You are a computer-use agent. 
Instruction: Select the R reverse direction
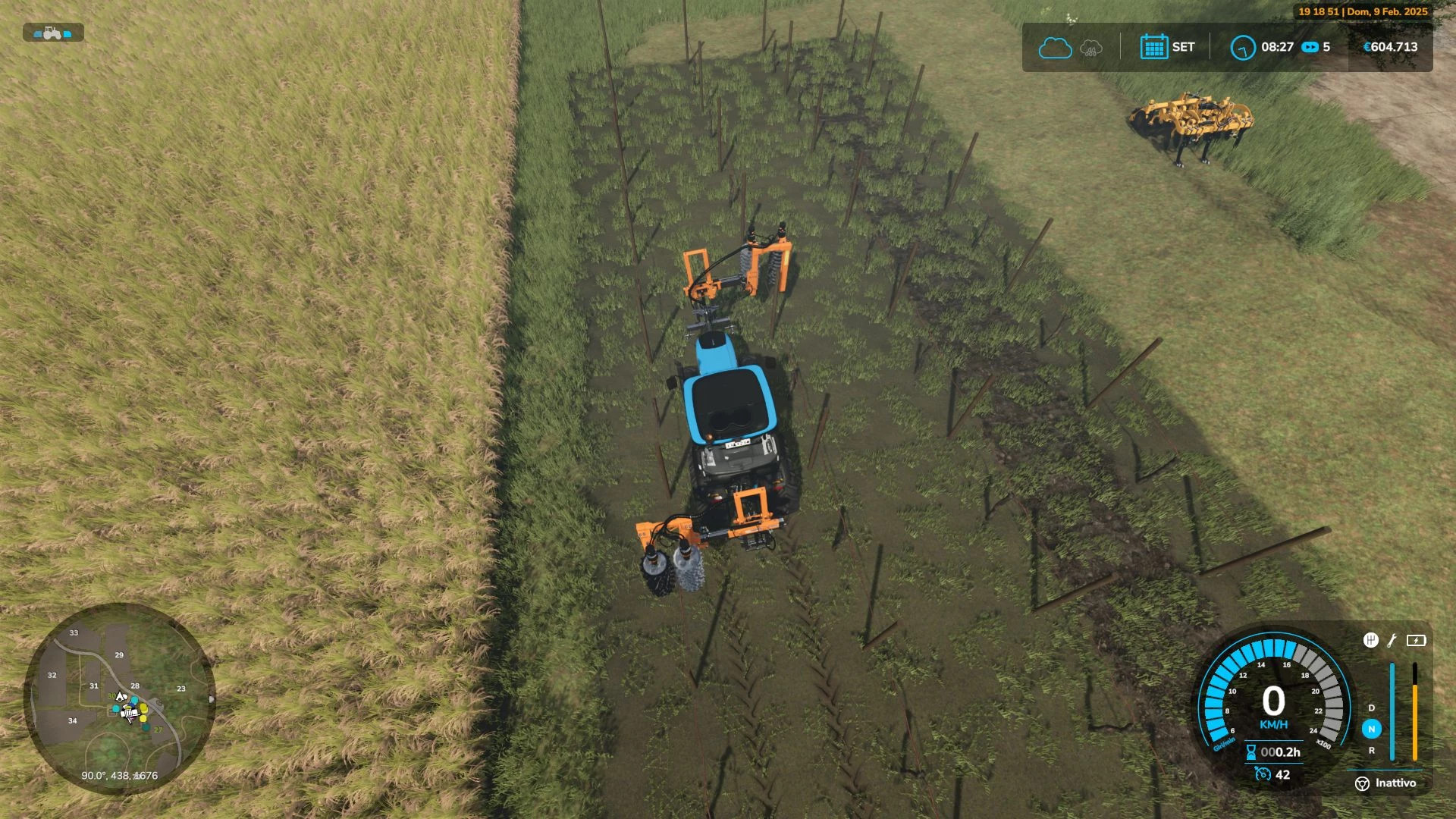(x=1371, y=750)
